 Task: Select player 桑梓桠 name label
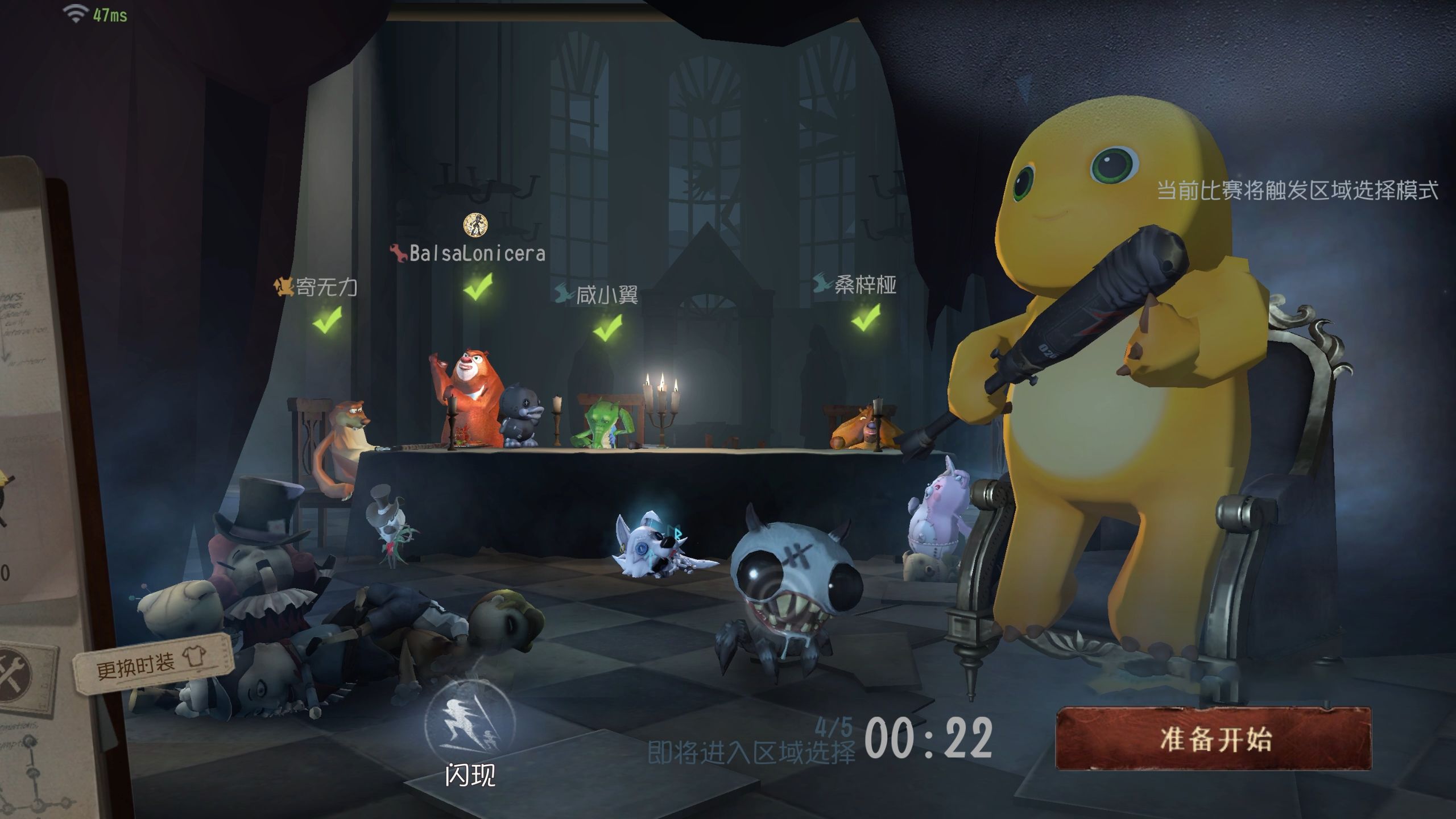coord(864,284)
